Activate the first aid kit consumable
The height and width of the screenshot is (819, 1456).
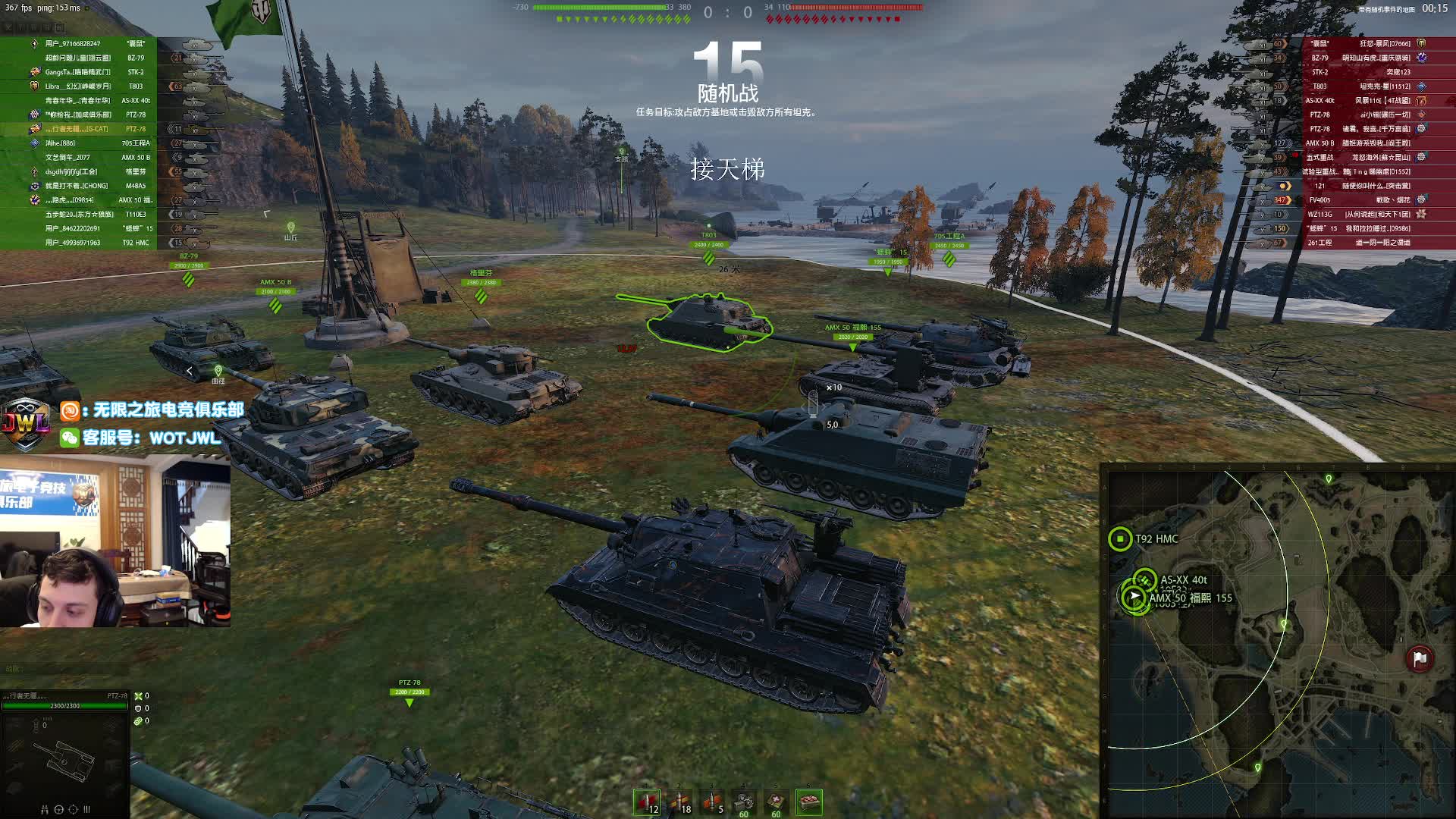[777, 802]
